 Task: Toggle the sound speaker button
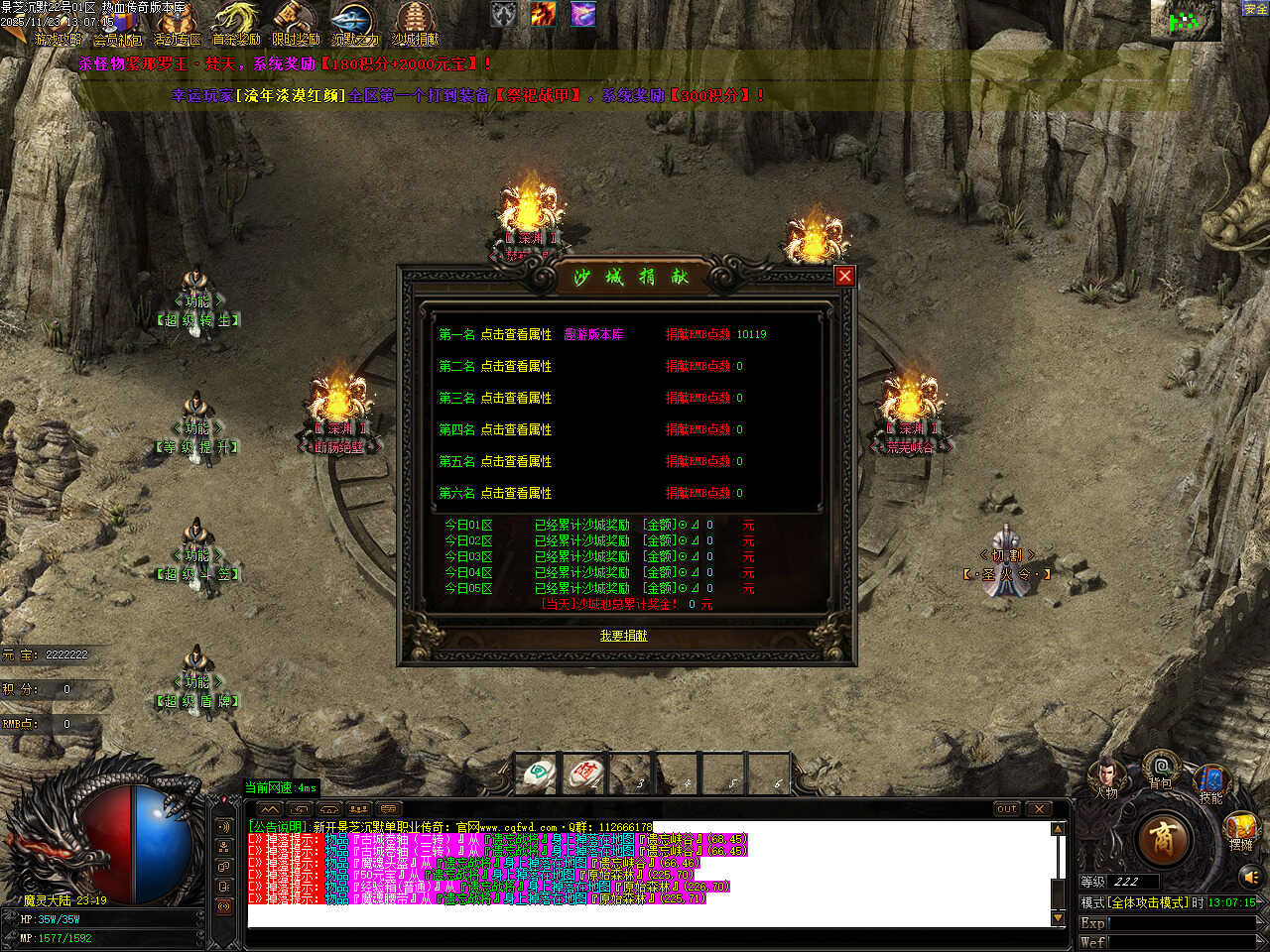(1250, 877)
